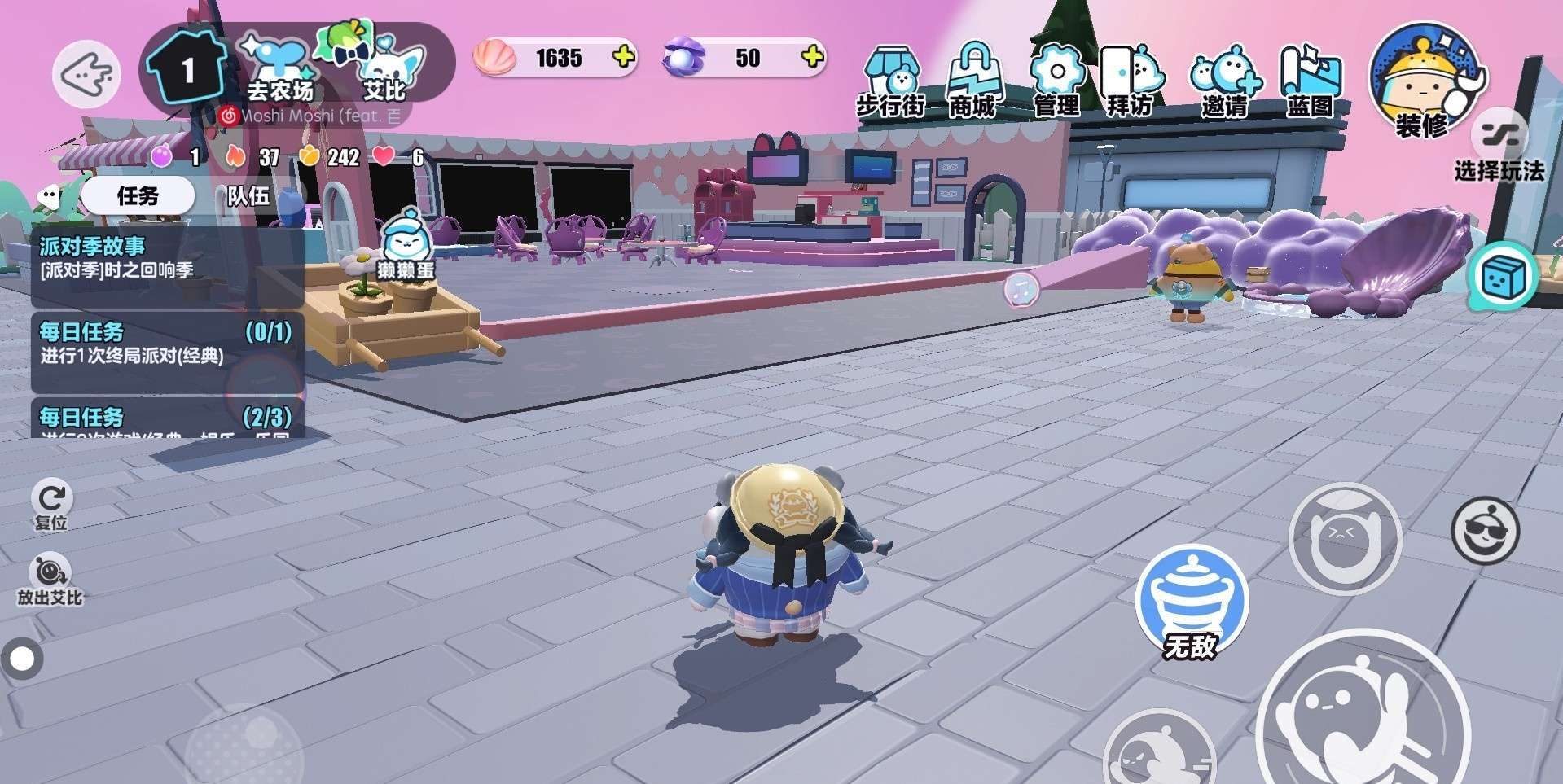Viewport: 1563px width, 784px height.
Task: Open the emote face button
Action: pos(1485,531)
